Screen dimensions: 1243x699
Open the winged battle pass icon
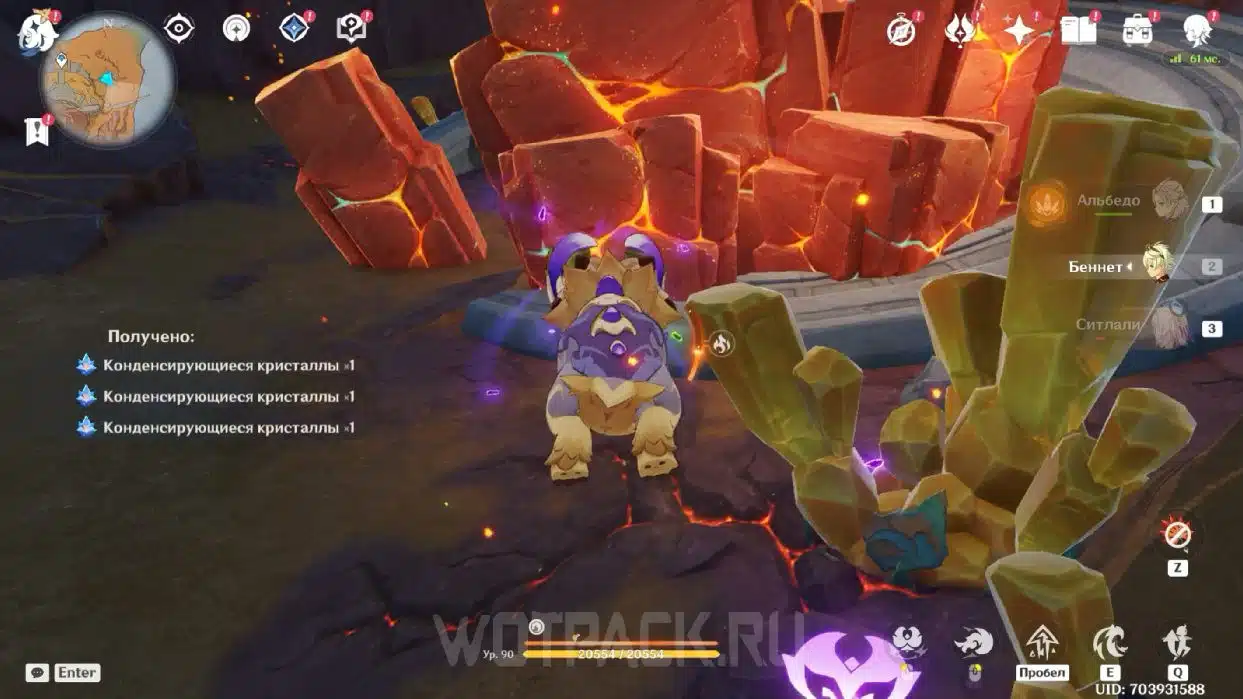(x=960, y=31)
